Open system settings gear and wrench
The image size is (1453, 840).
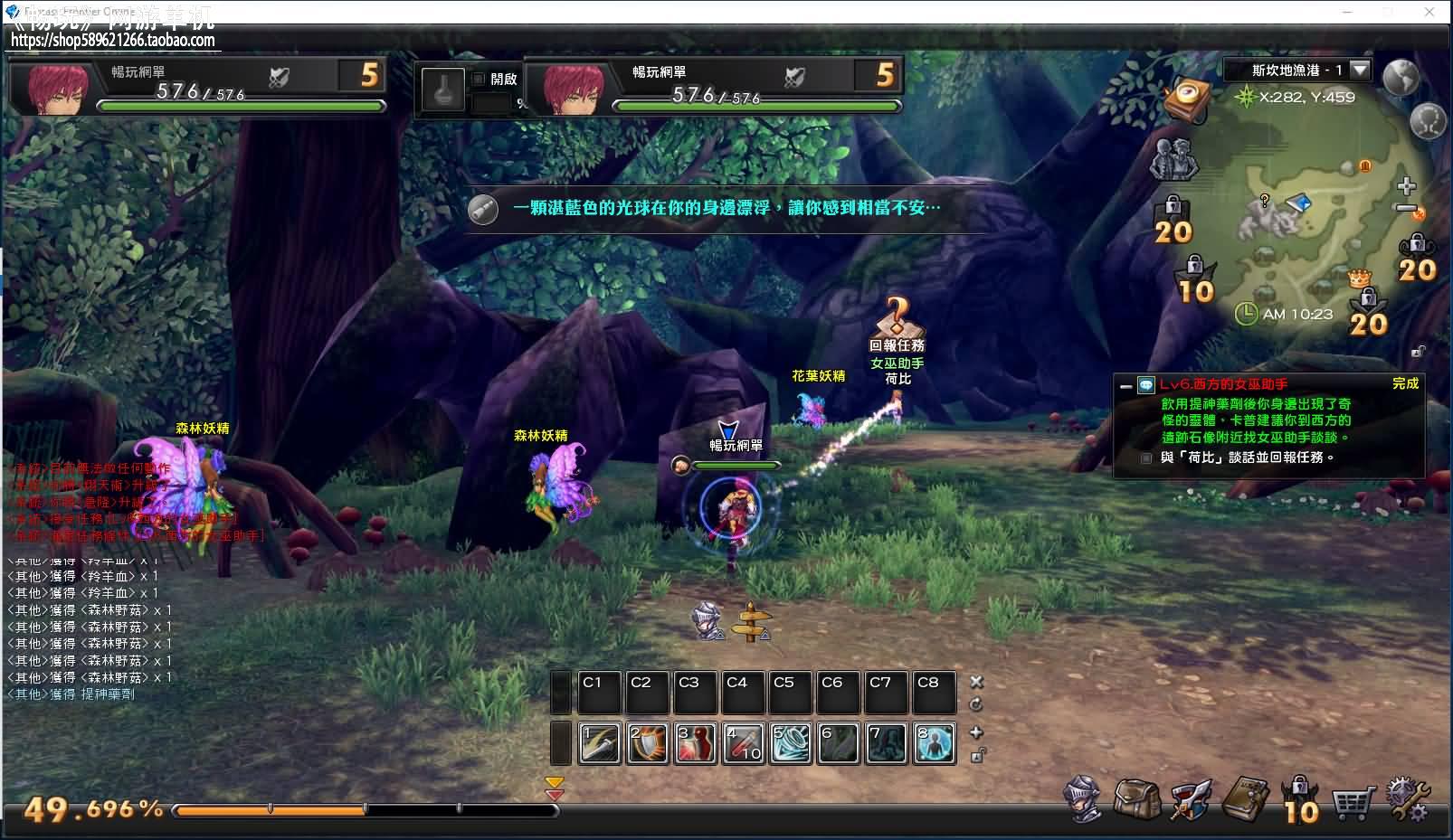click(1407, 800)
